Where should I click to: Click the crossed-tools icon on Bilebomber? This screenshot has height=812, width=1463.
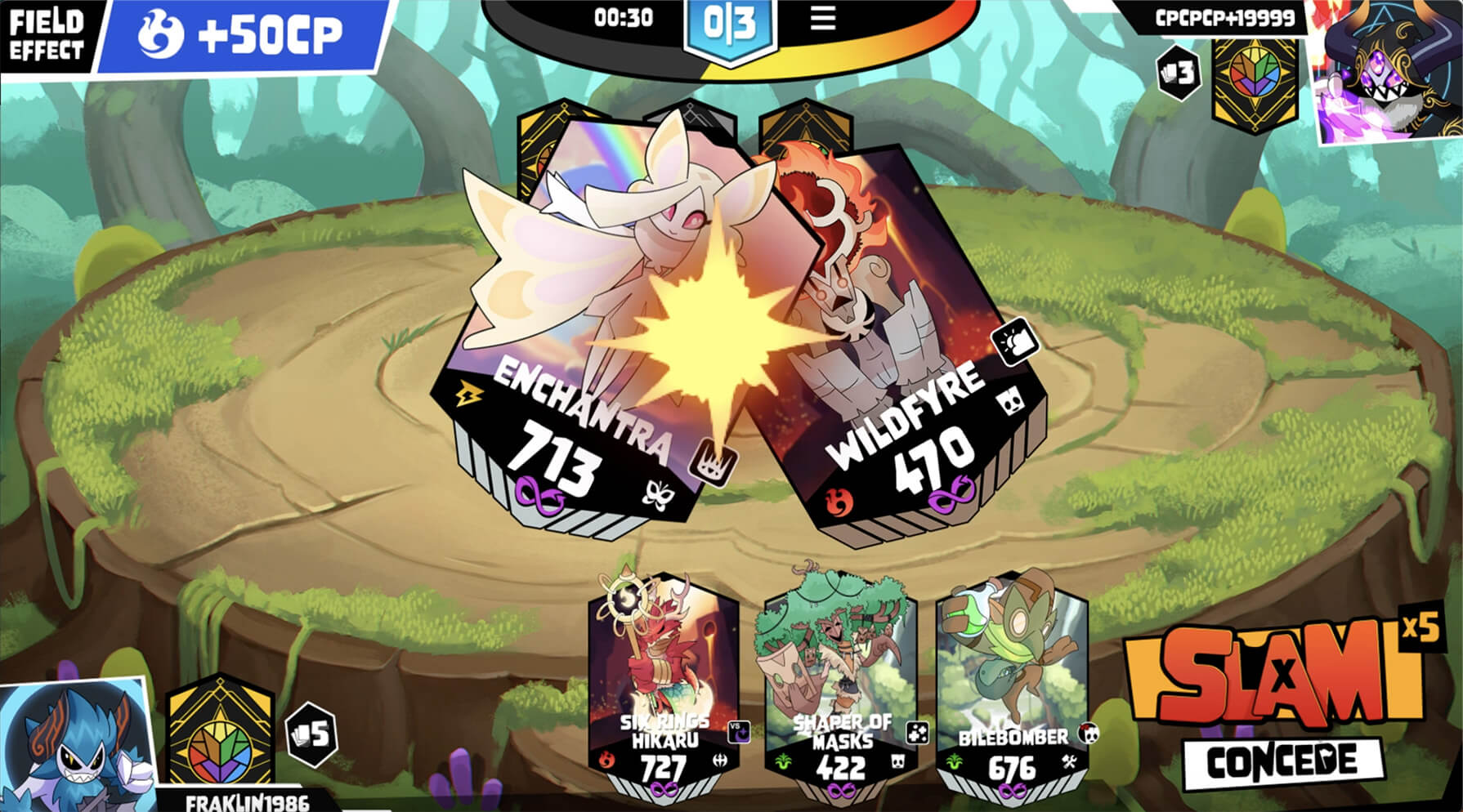coord(1069,762)
